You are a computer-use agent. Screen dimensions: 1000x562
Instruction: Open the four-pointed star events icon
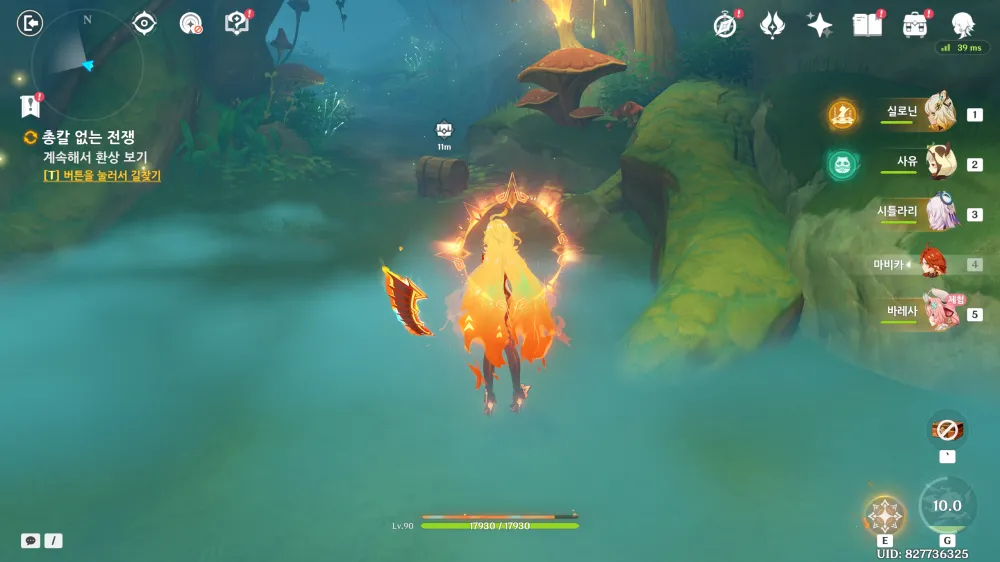820,25
